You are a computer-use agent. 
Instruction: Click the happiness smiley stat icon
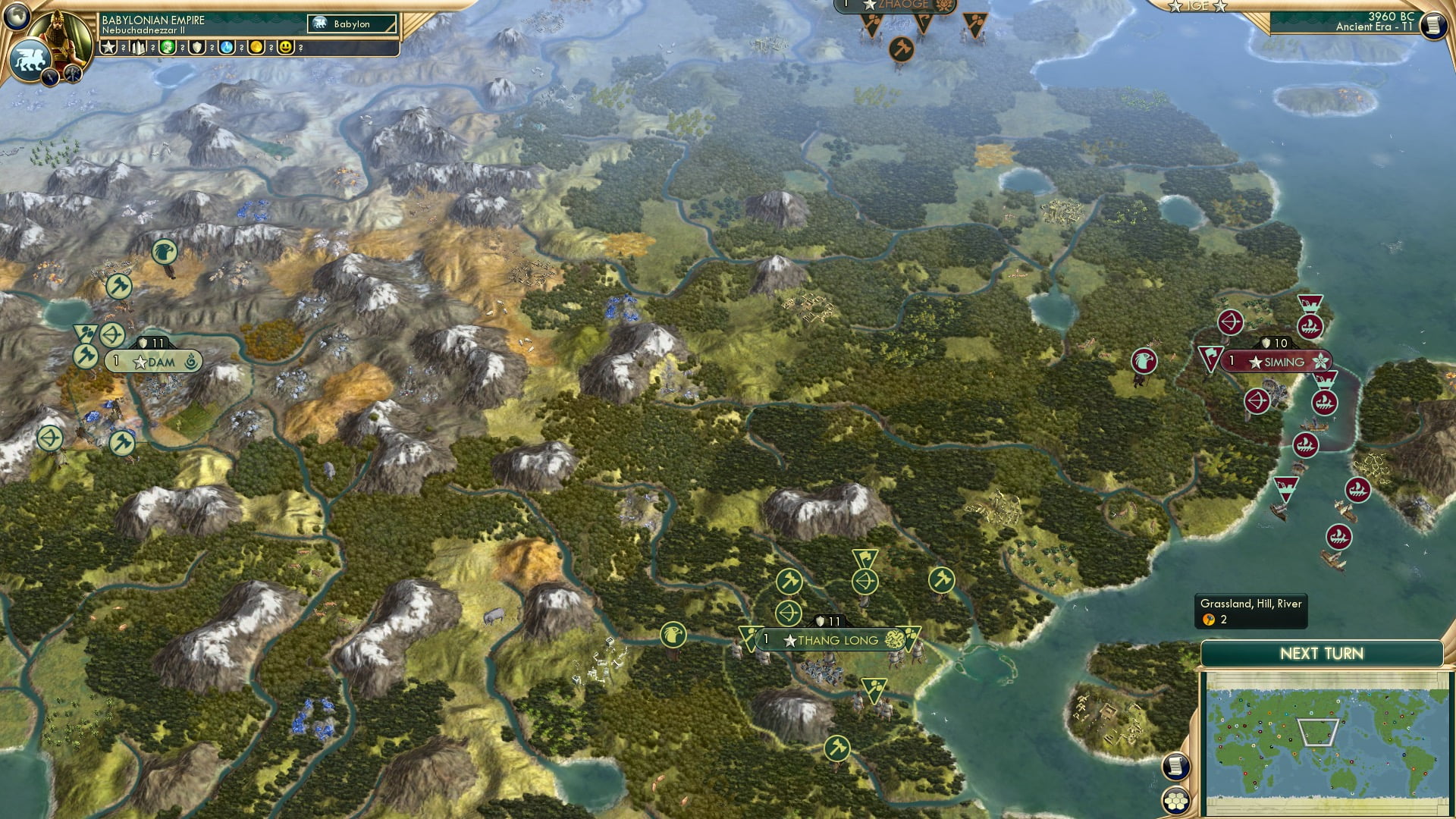pos(285,48)
